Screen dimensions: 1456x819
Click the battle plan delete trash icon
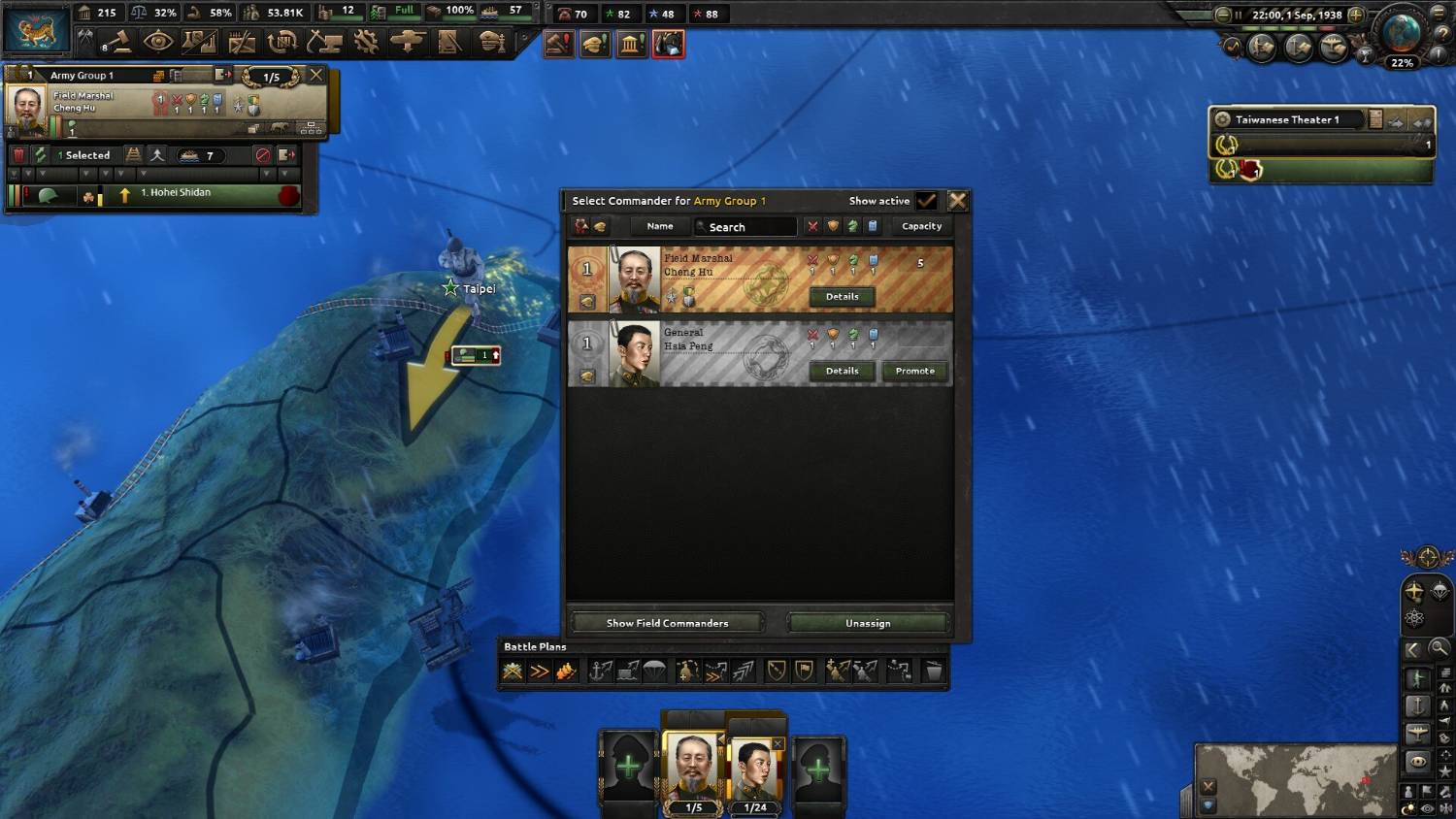[932, 672]
